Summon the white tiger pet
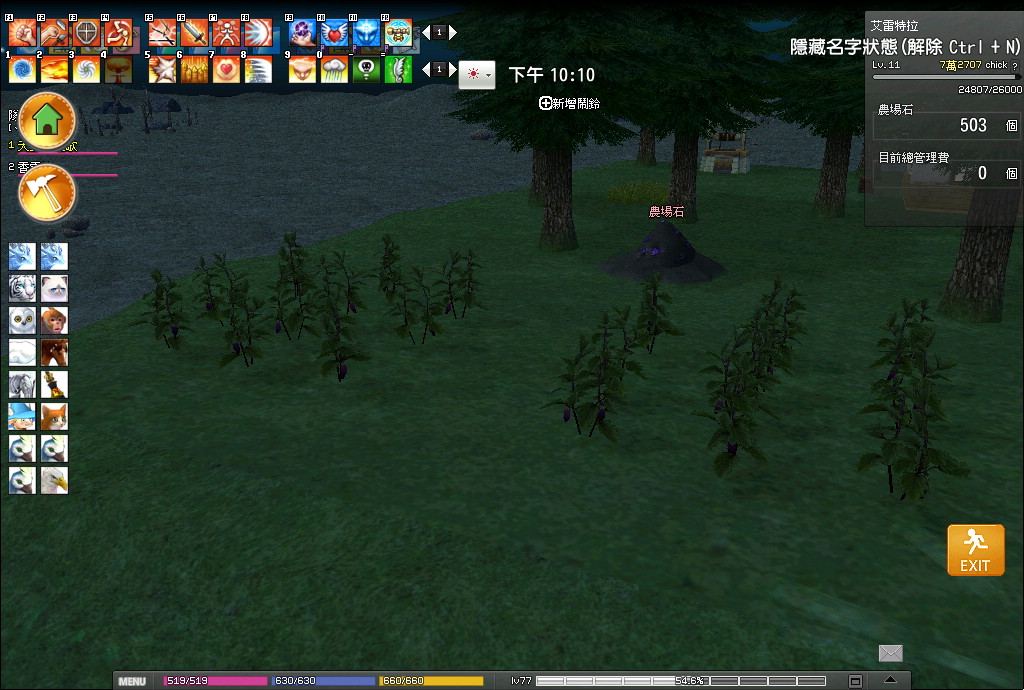 tap(22, 289)
